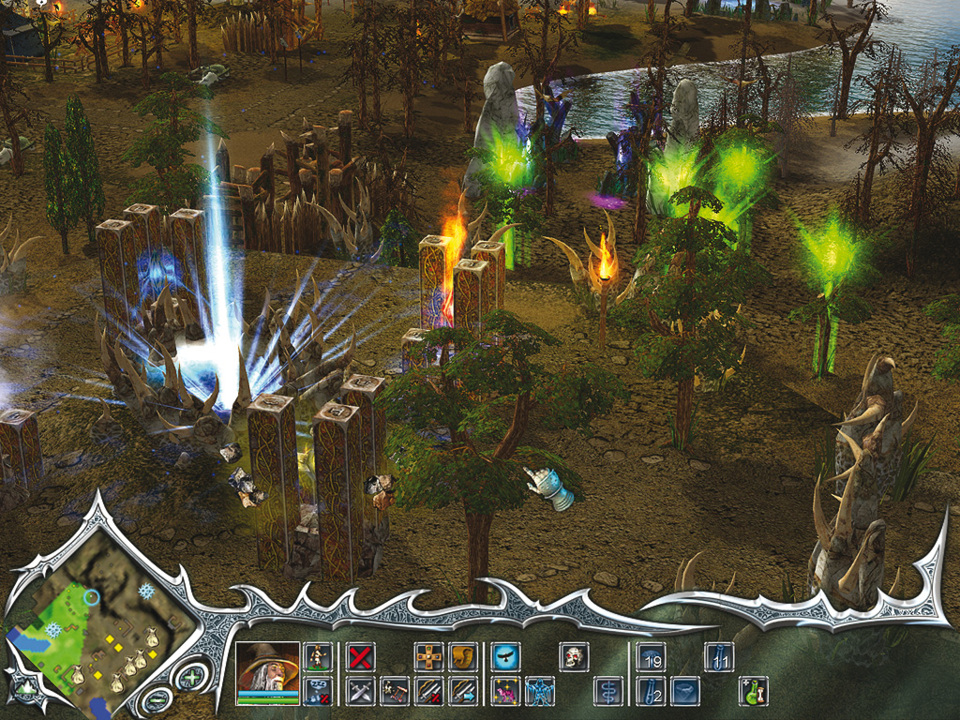Select the item slot showing 2
Image resolution: width=960 pixels, height=720 pixels.
point(652,690)
